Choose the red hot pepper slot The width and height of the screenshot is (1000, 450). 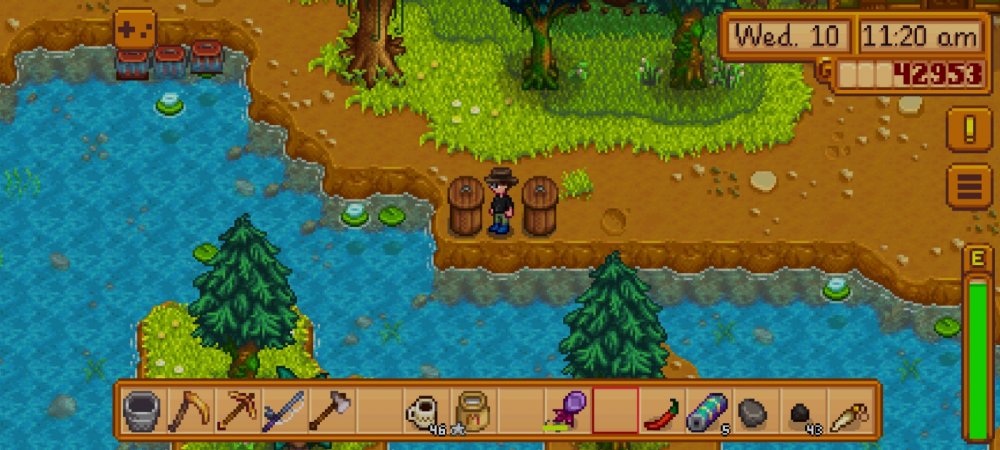click(661, 411)
